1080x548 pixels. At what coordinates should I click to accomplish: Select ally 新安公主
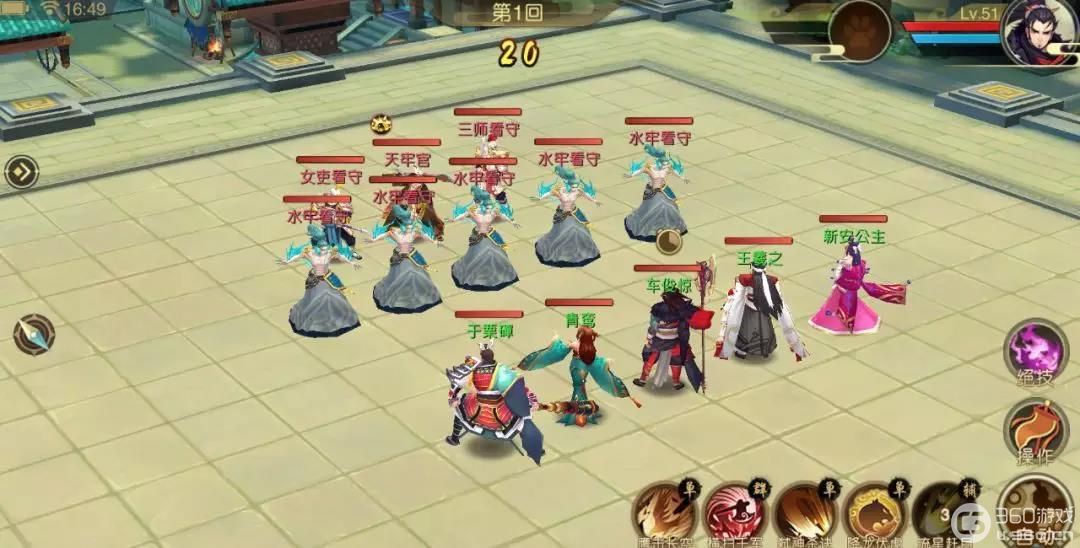pyautogui.click(x=852, y=290)
